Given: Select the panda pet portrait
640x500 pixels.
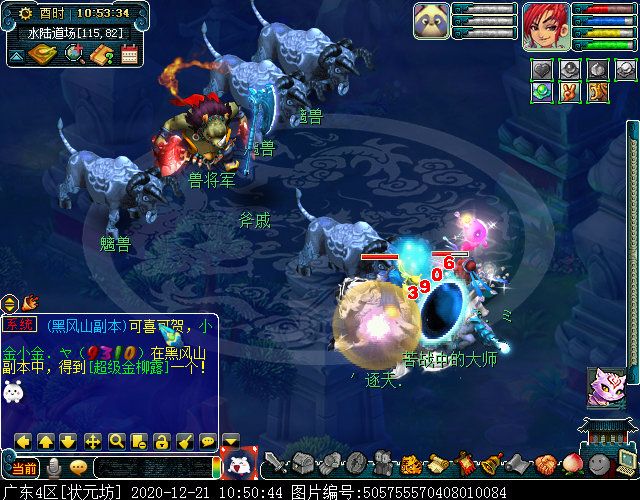Looking at the screenshot, I should (x=432, y=22).
